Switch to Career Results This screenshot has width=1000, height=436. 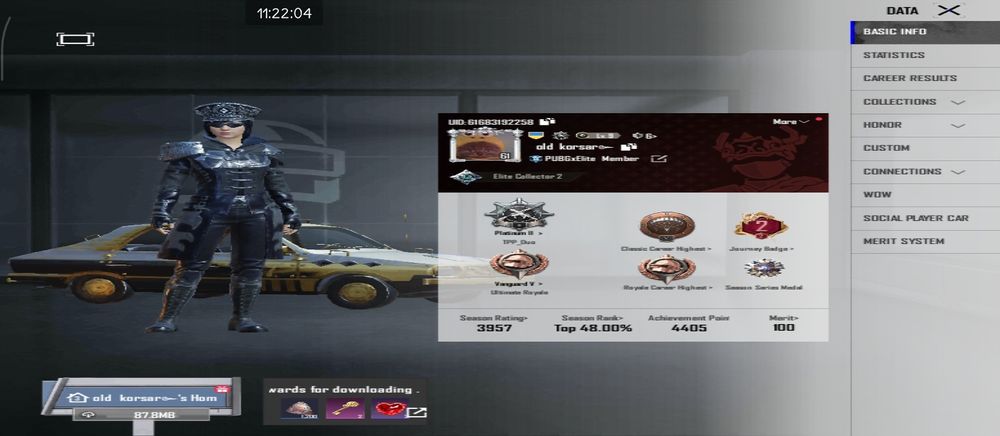910,78
